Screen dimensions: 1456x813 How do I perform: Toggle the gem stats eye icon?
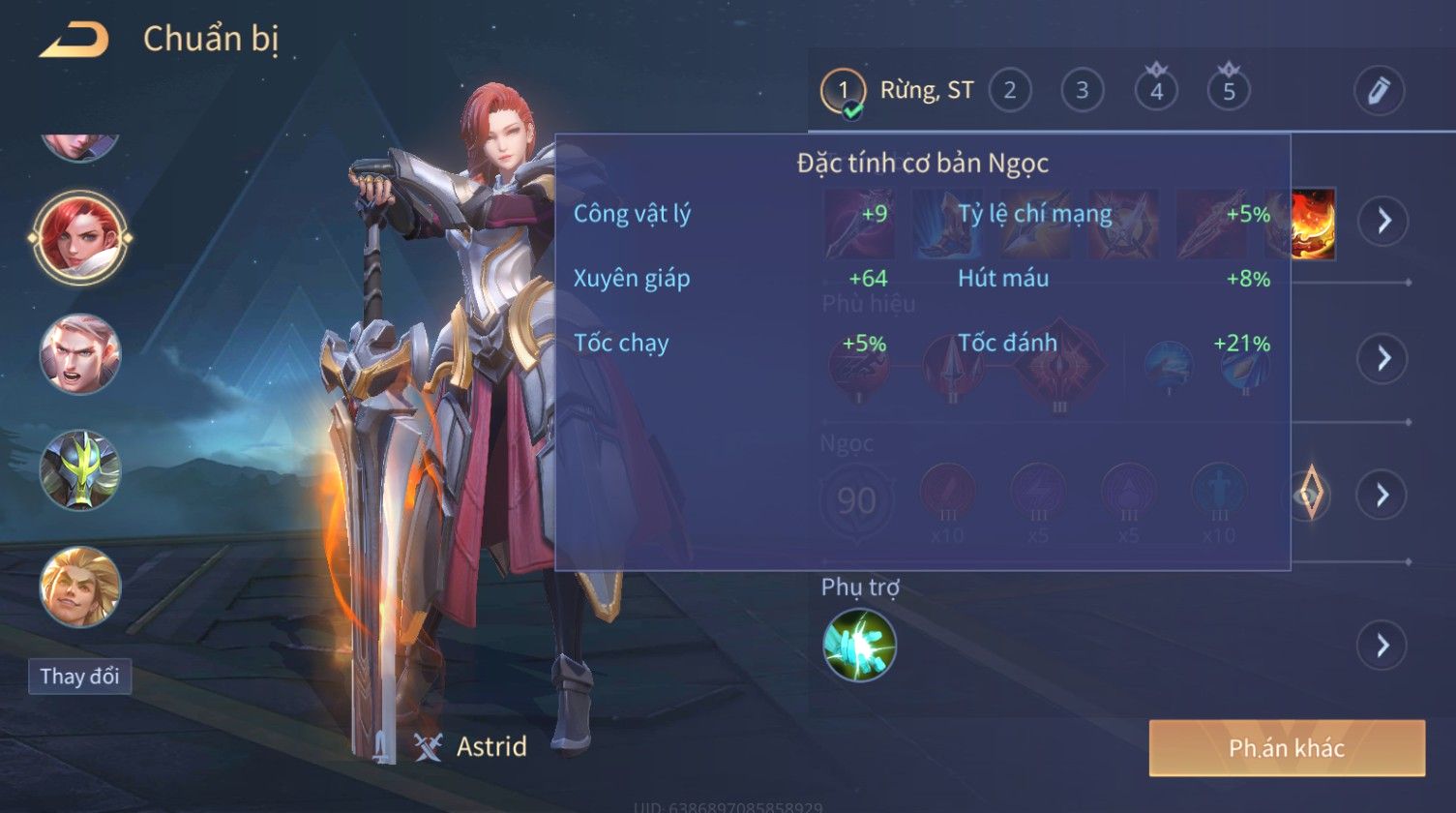point(1309,495)
